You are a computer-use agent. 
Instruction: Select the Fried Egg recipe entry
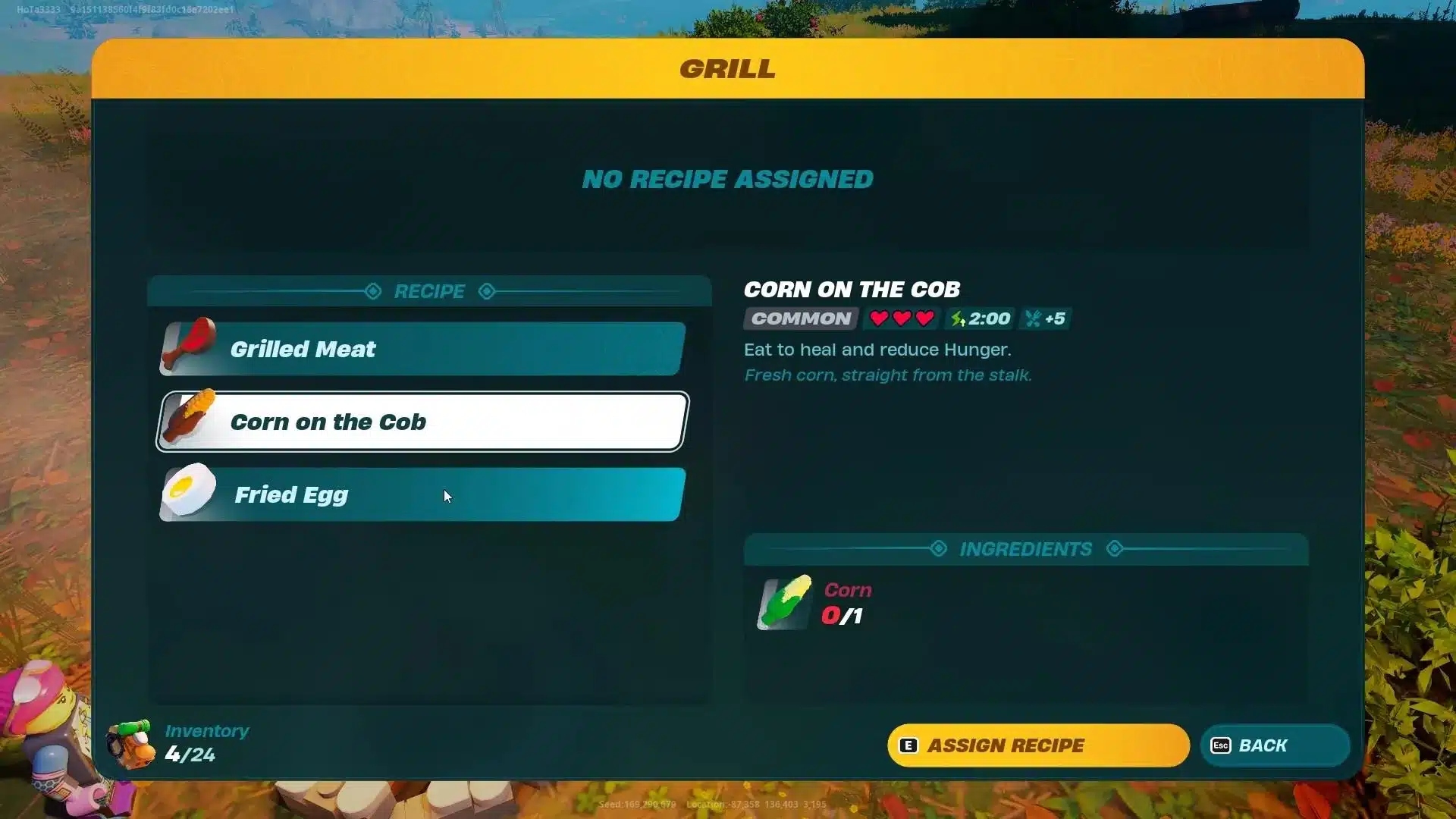click(422, 494)
